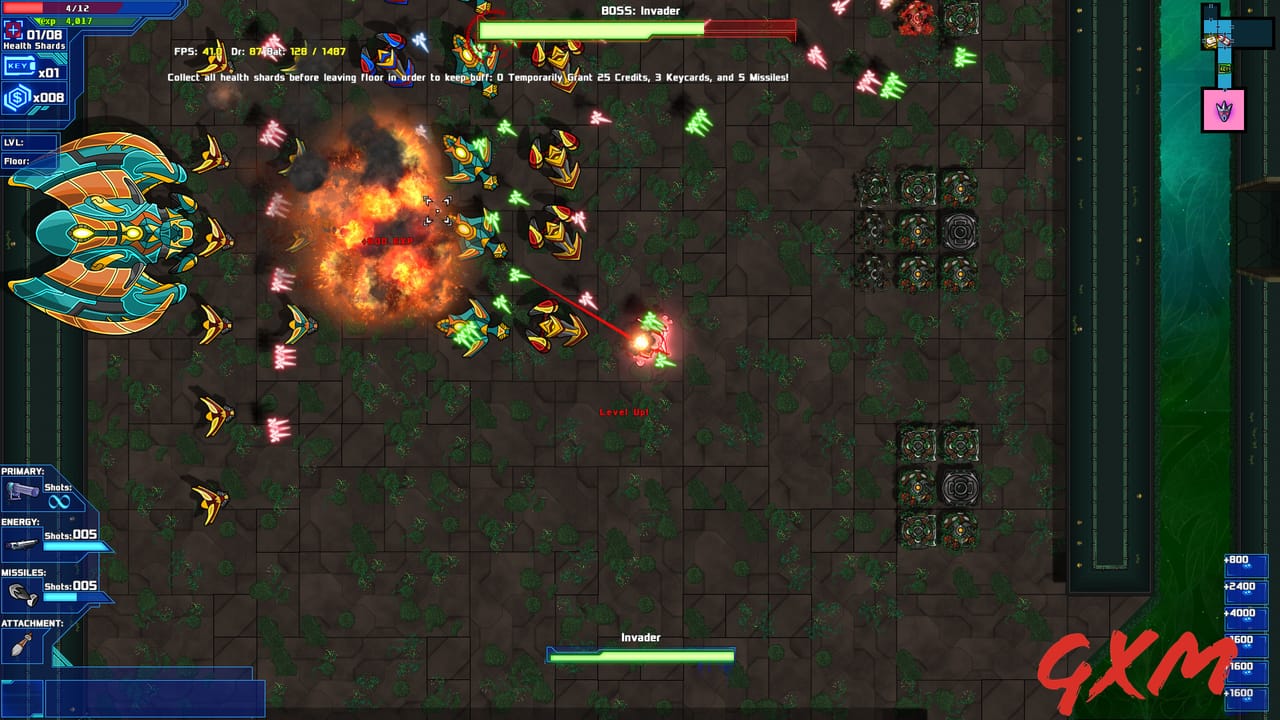Click the BOSS: Invader title bar
Image resolution: width=1280 pixels, height=720 pixels.
(640, 11)
